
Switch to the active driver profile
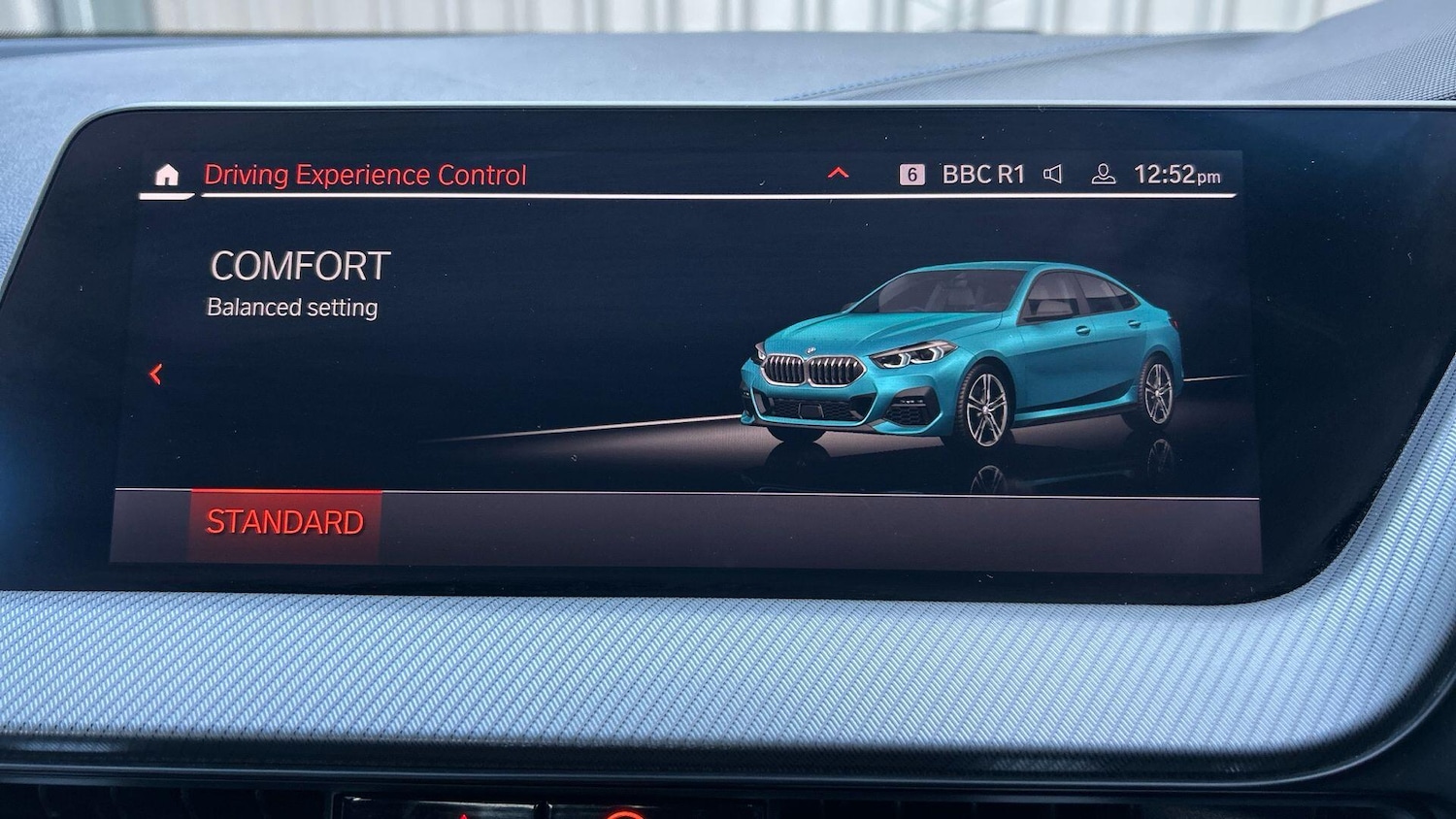tap(1103, 175)
